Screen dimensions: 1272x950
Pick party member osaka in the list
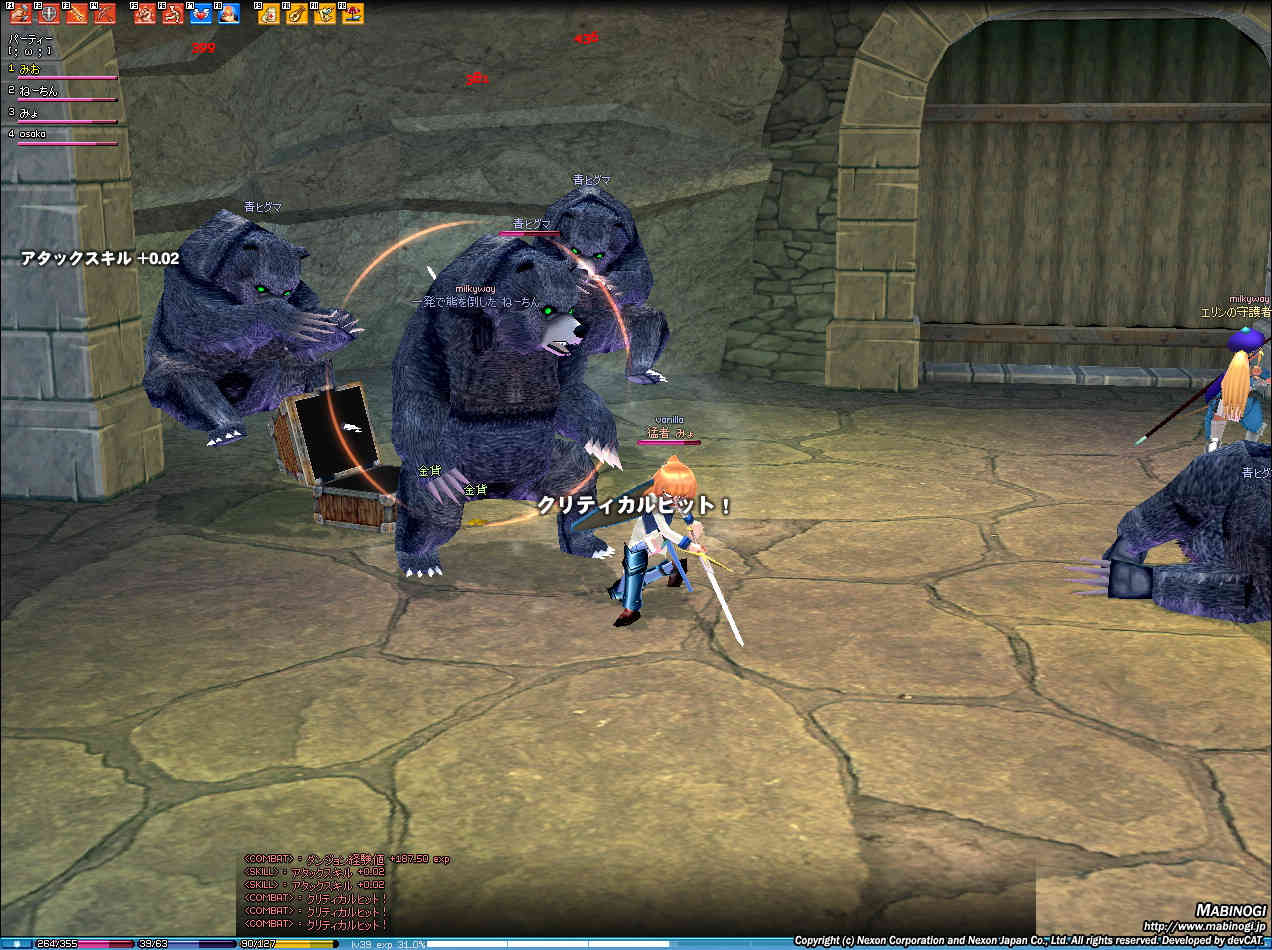[x=33, y=134]
